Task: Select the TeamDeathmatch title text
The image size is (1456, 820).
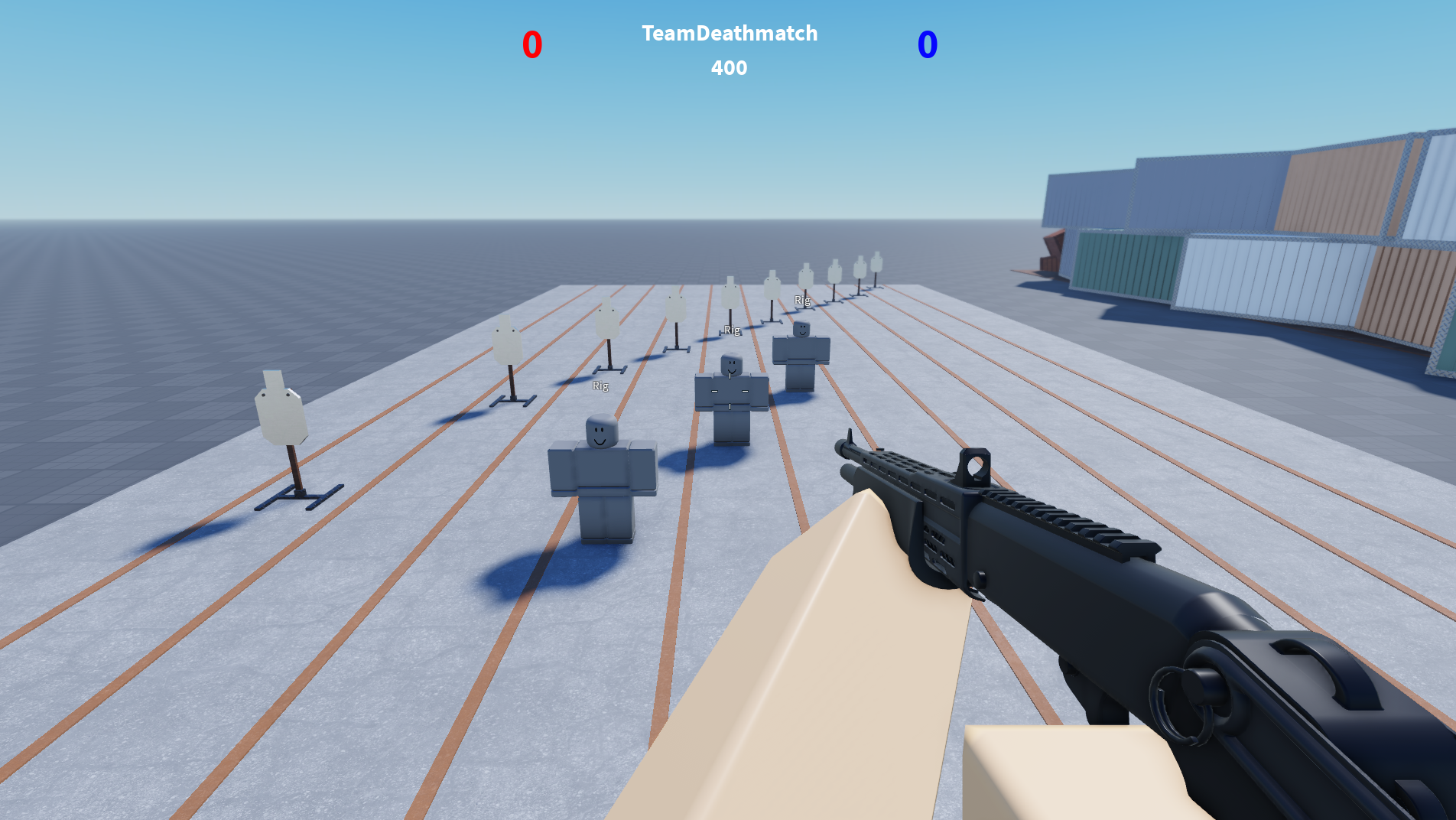Action: coord(729,34)
